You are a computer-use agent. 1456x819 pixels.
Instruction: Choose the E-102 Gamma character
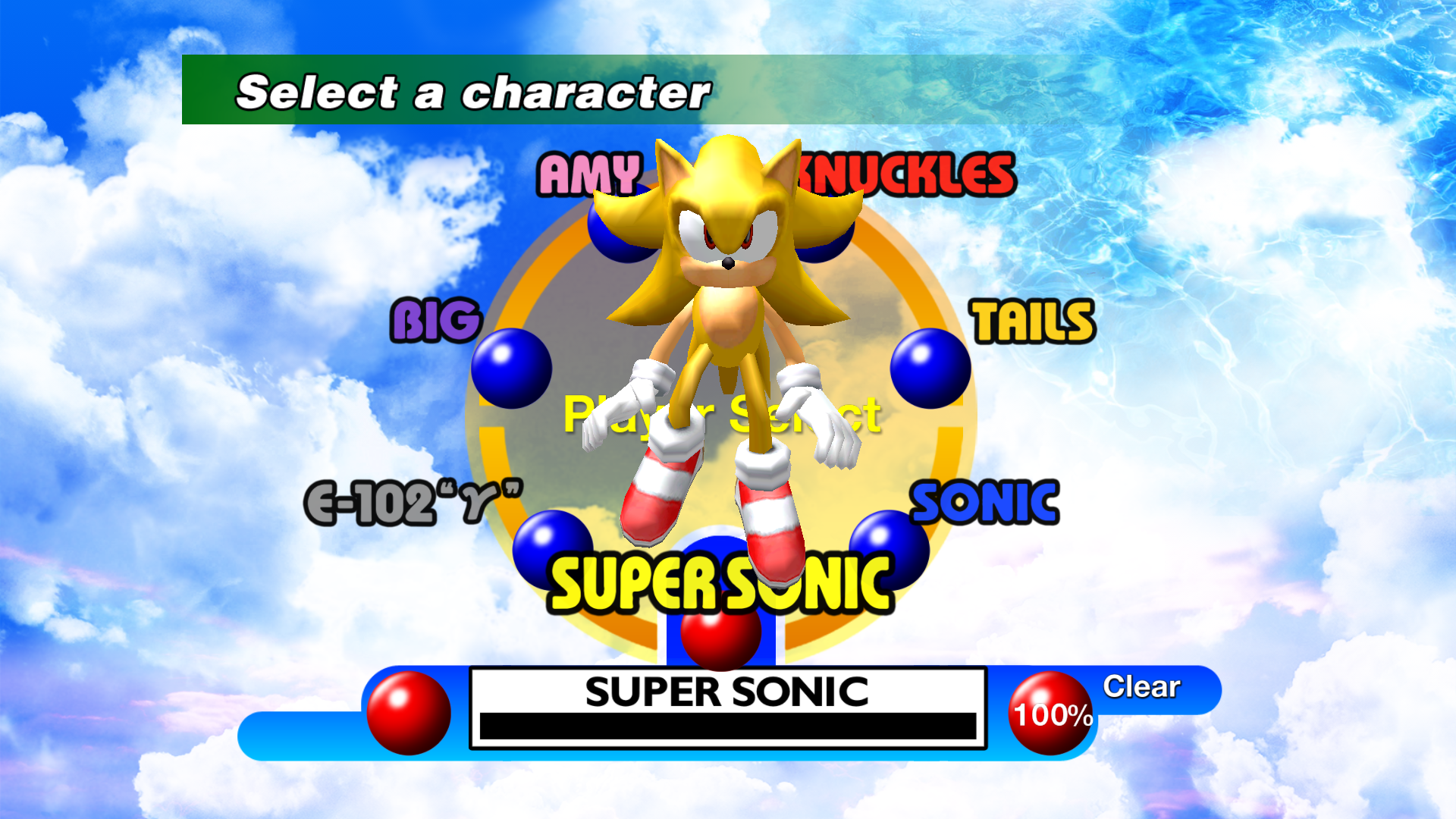point(413,503)
